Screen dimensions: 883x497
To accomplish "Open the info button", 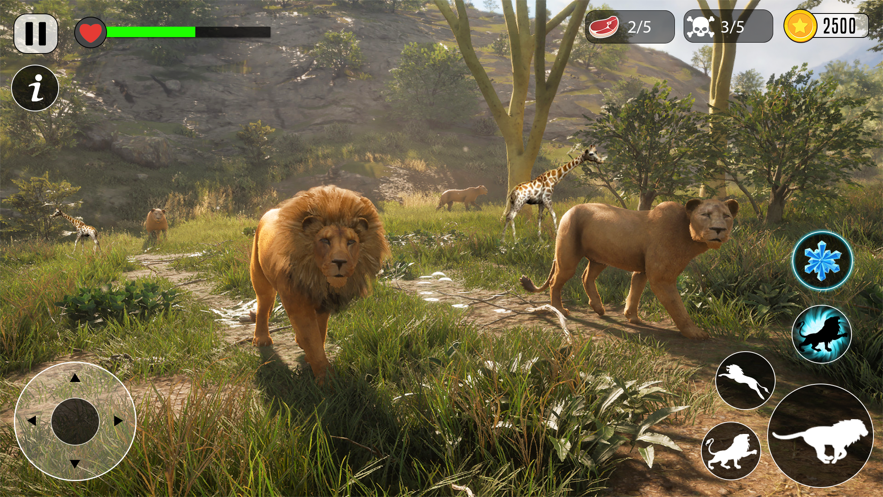I will (35, 90).
